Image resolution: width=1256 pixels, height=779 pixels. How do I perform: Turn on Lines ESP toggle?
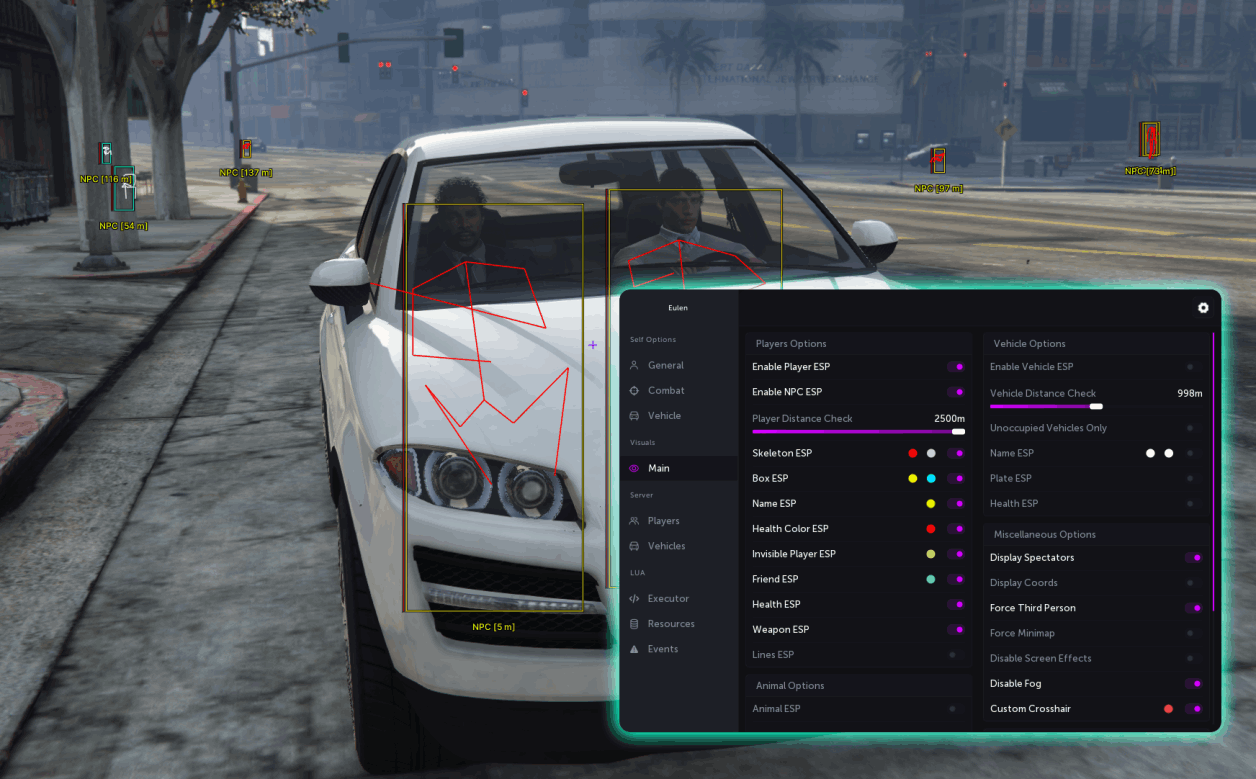pos(952,655)
